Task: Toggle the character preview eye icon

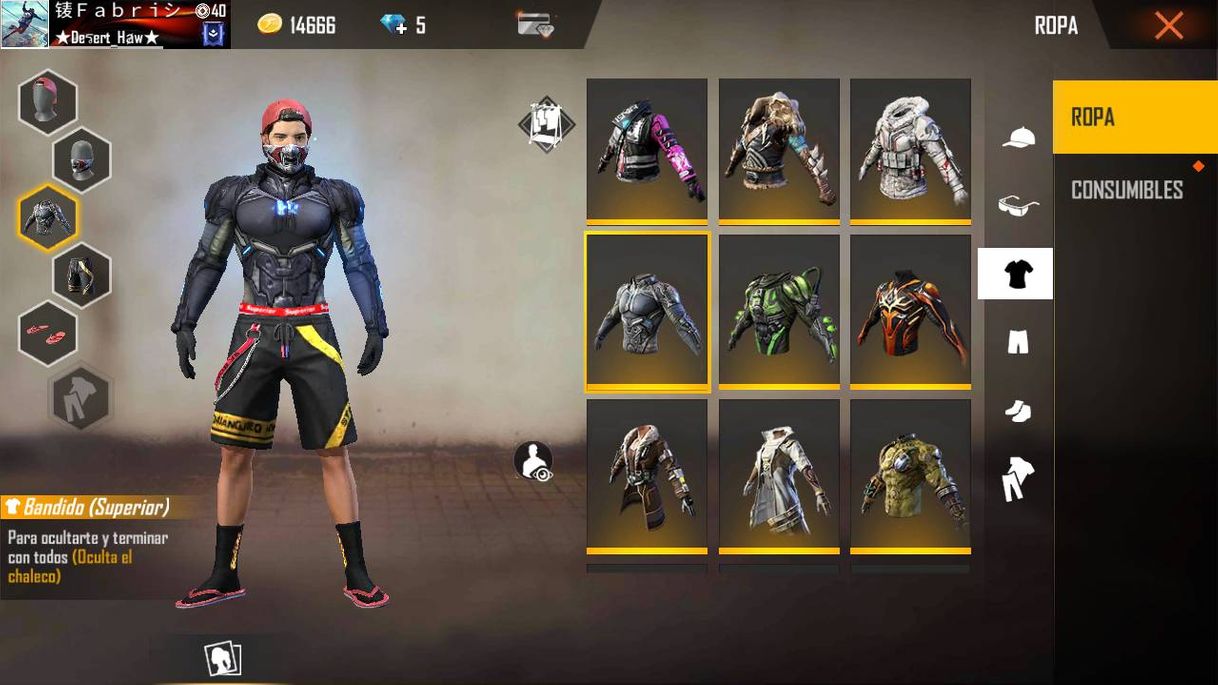Action: (533, 461)
